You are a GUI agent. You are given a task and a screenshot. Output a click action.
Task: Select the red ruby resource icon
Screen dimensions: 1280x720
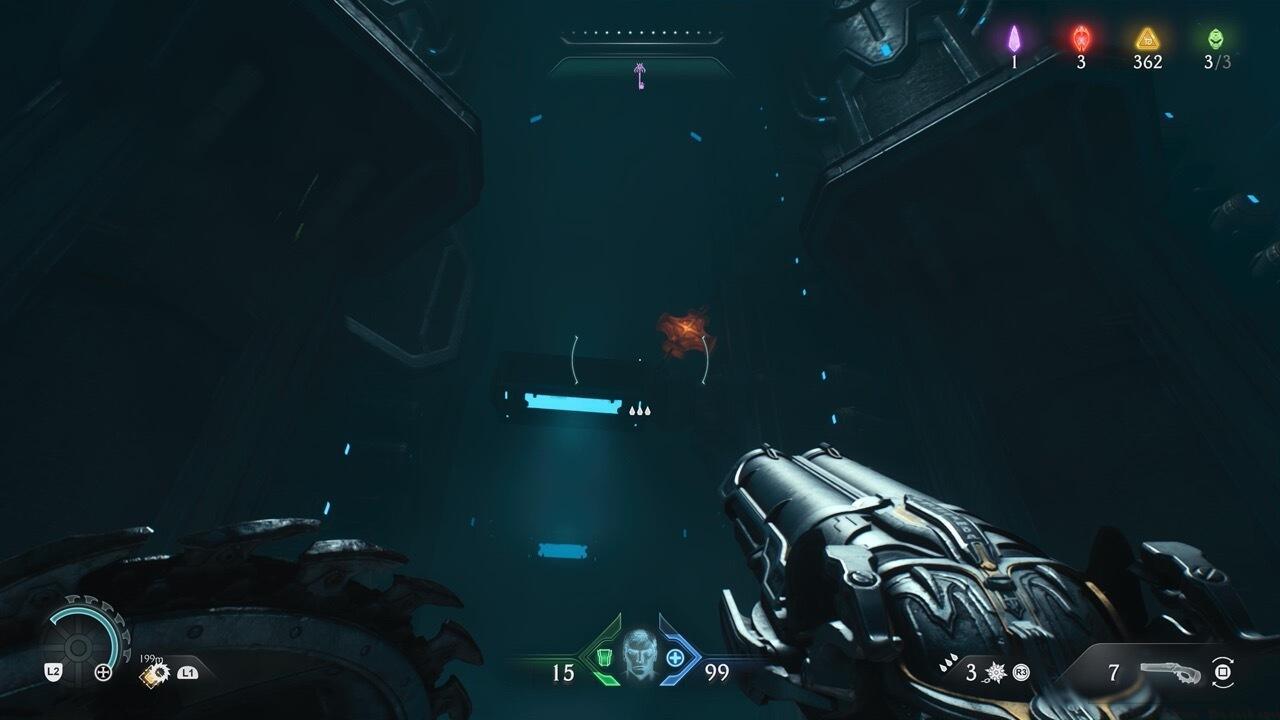click(1081, 38)
